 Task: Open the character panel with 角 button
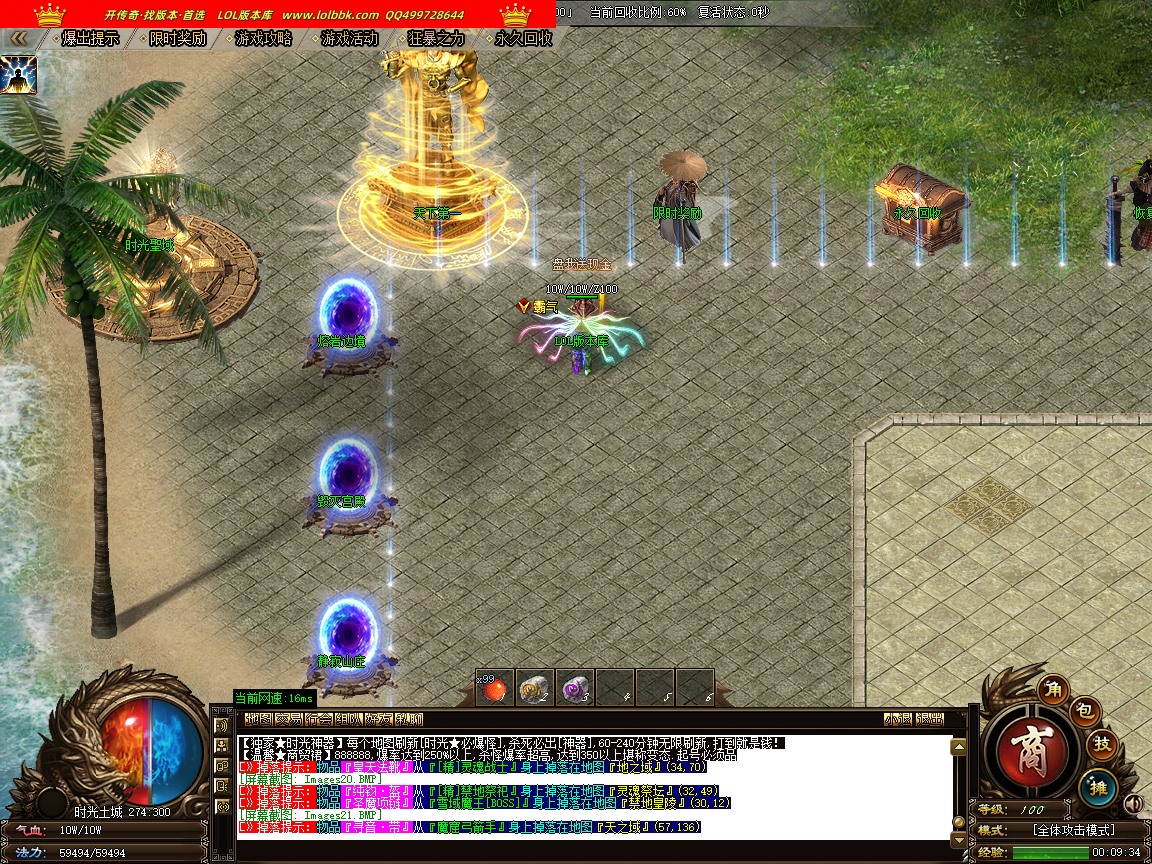click(x=1052, y=689)
